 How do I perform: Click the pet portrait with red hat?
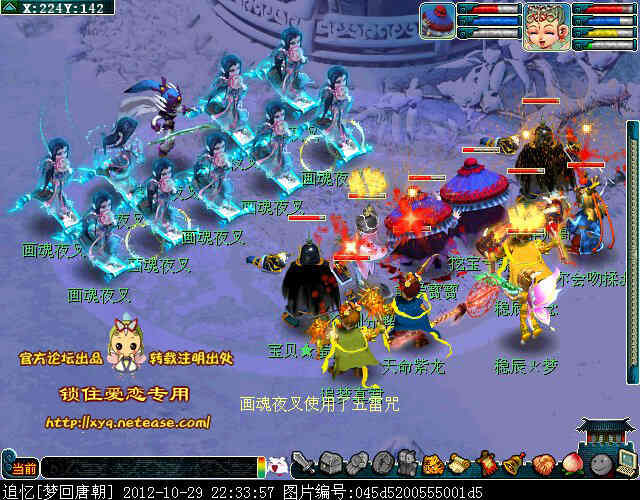[x=437, y=19]
